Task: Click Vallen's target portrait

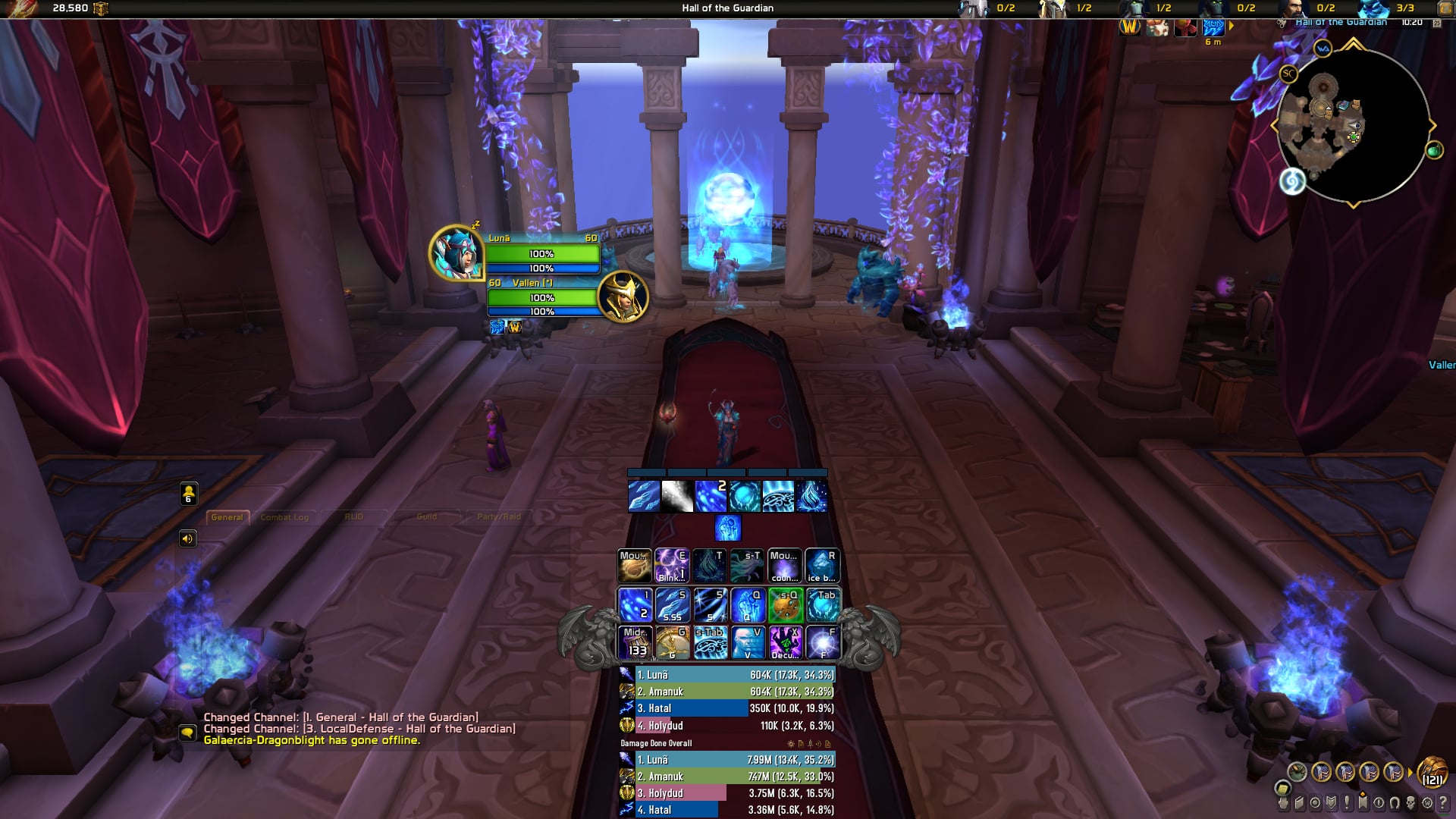Action: [623, 297]
